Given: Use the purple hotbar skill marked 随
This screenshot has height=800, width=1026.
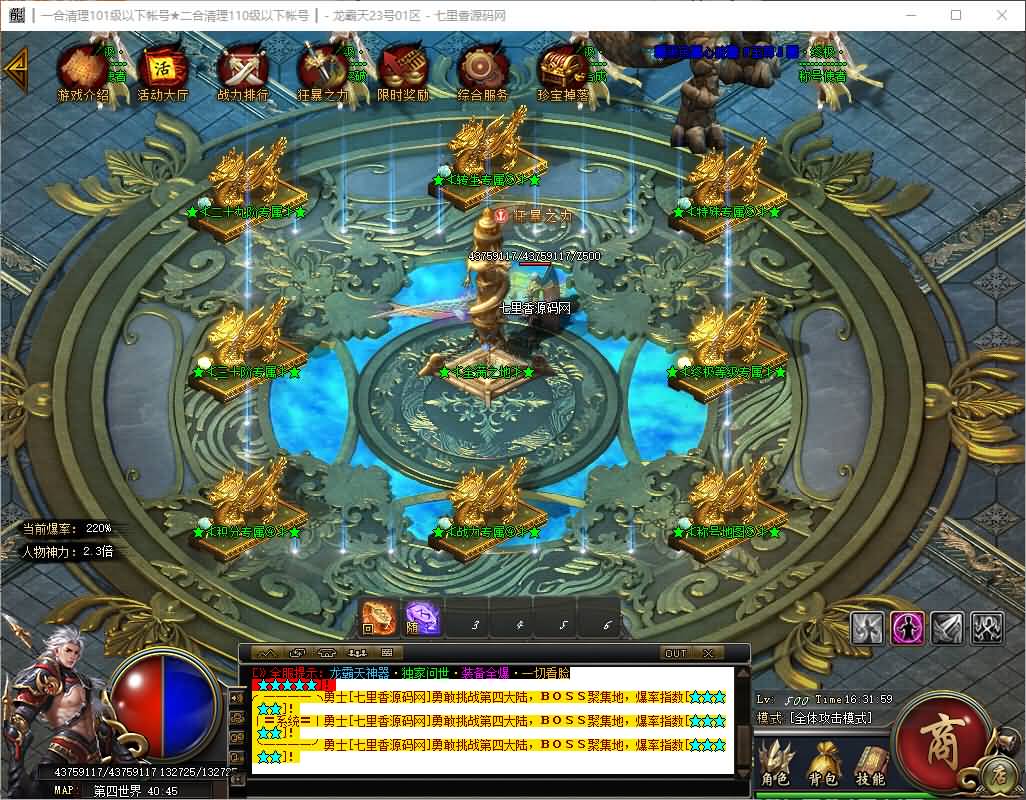Looking at the screenshot, I should pos(422,620).
